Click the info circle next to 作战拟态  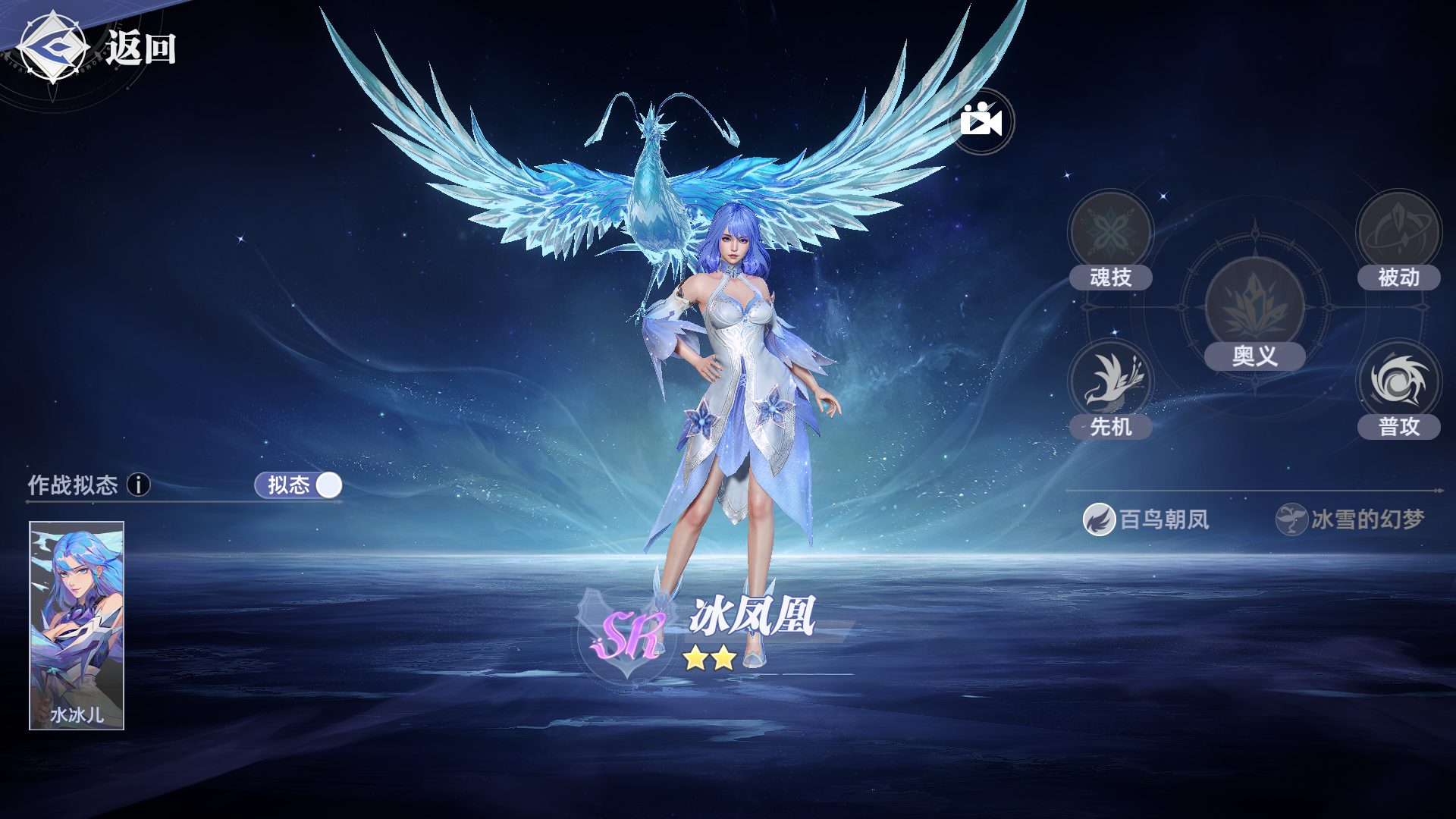tap(139, 485)
